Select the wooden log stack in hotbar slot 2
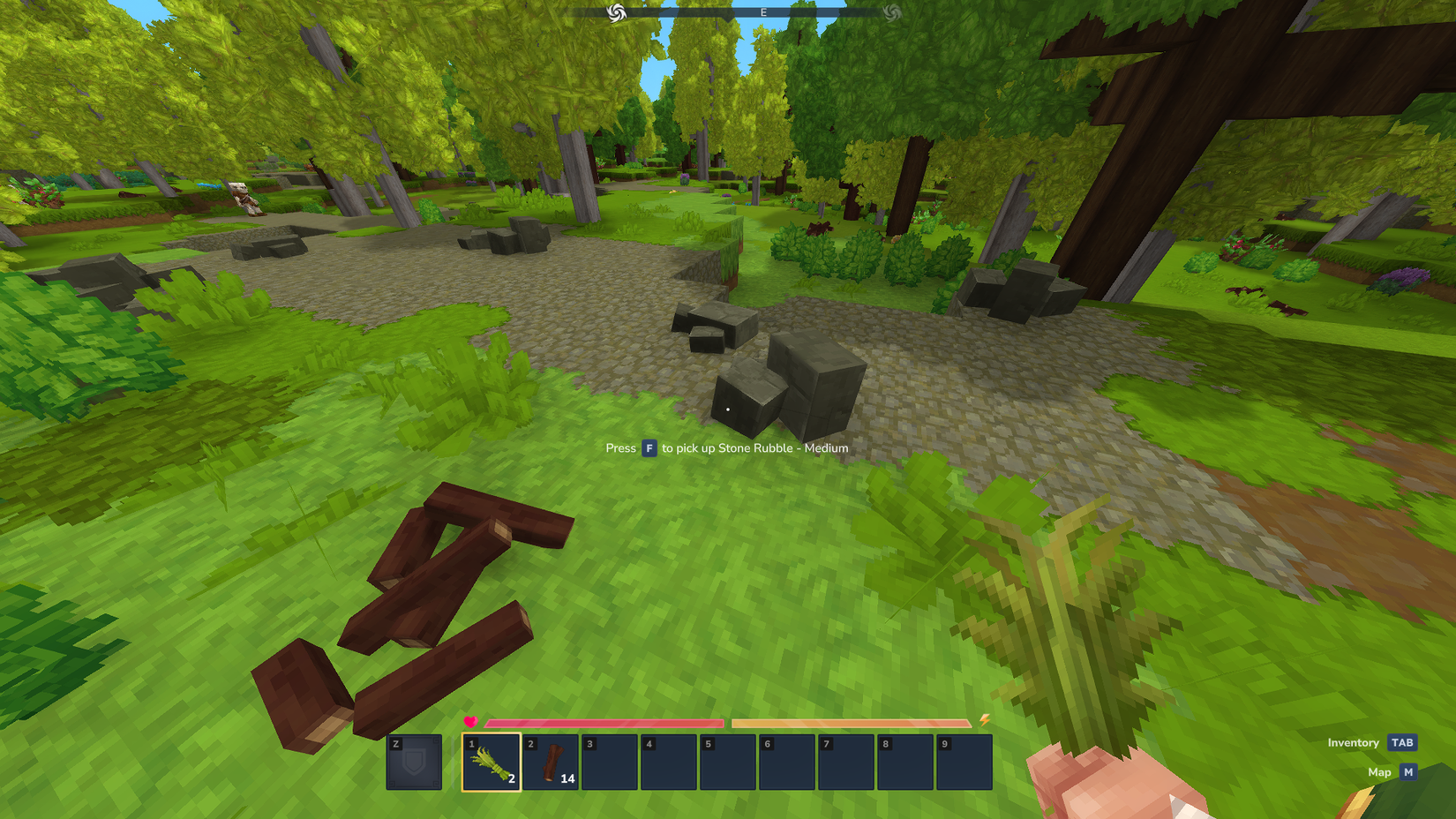This screenshot has height=819, width=1456. [x=551, y=763]
